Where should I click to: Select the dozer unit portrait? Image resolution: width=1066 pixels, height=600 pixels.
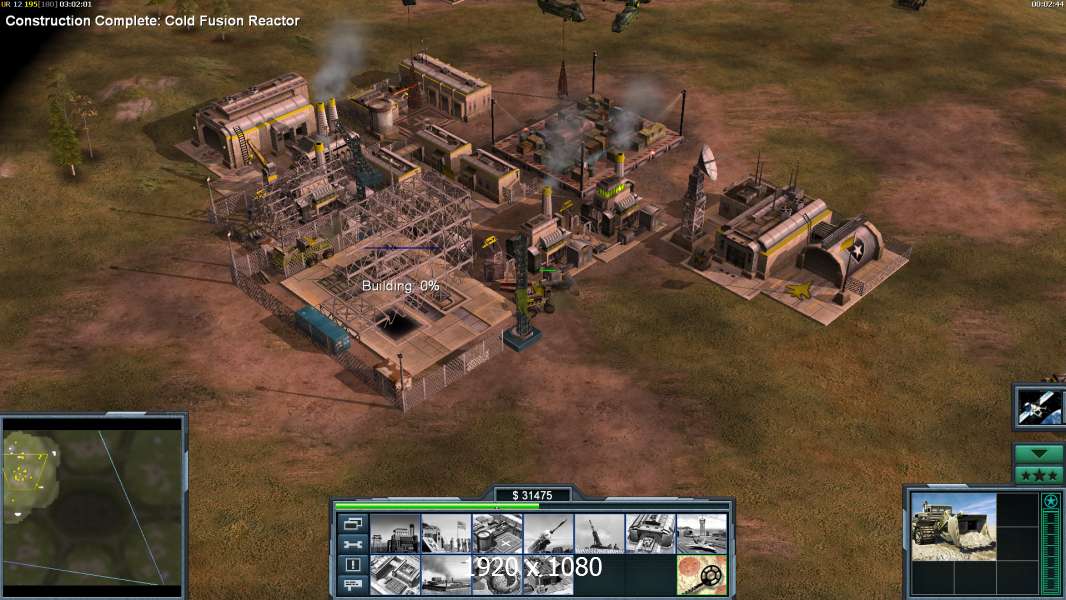pos(953,526)
